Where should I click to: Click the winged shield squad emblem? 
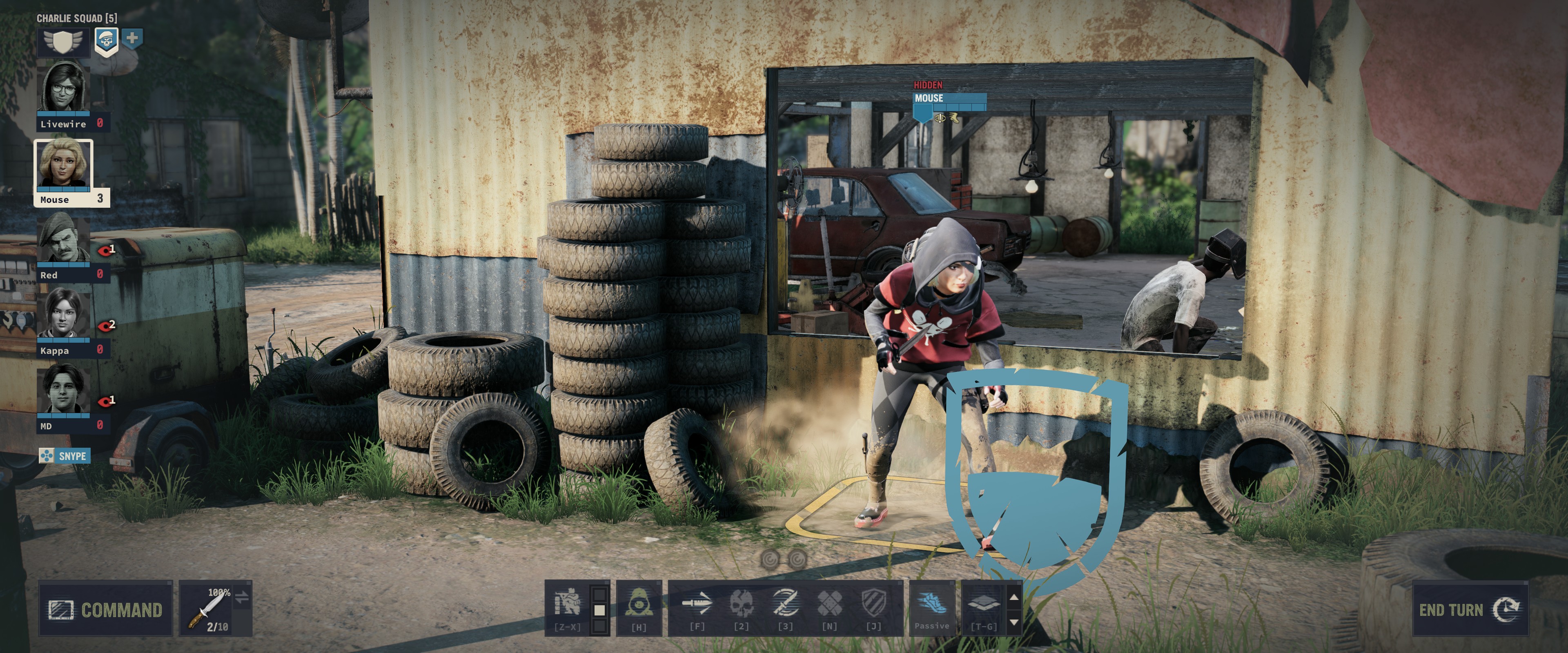[63, 41]
